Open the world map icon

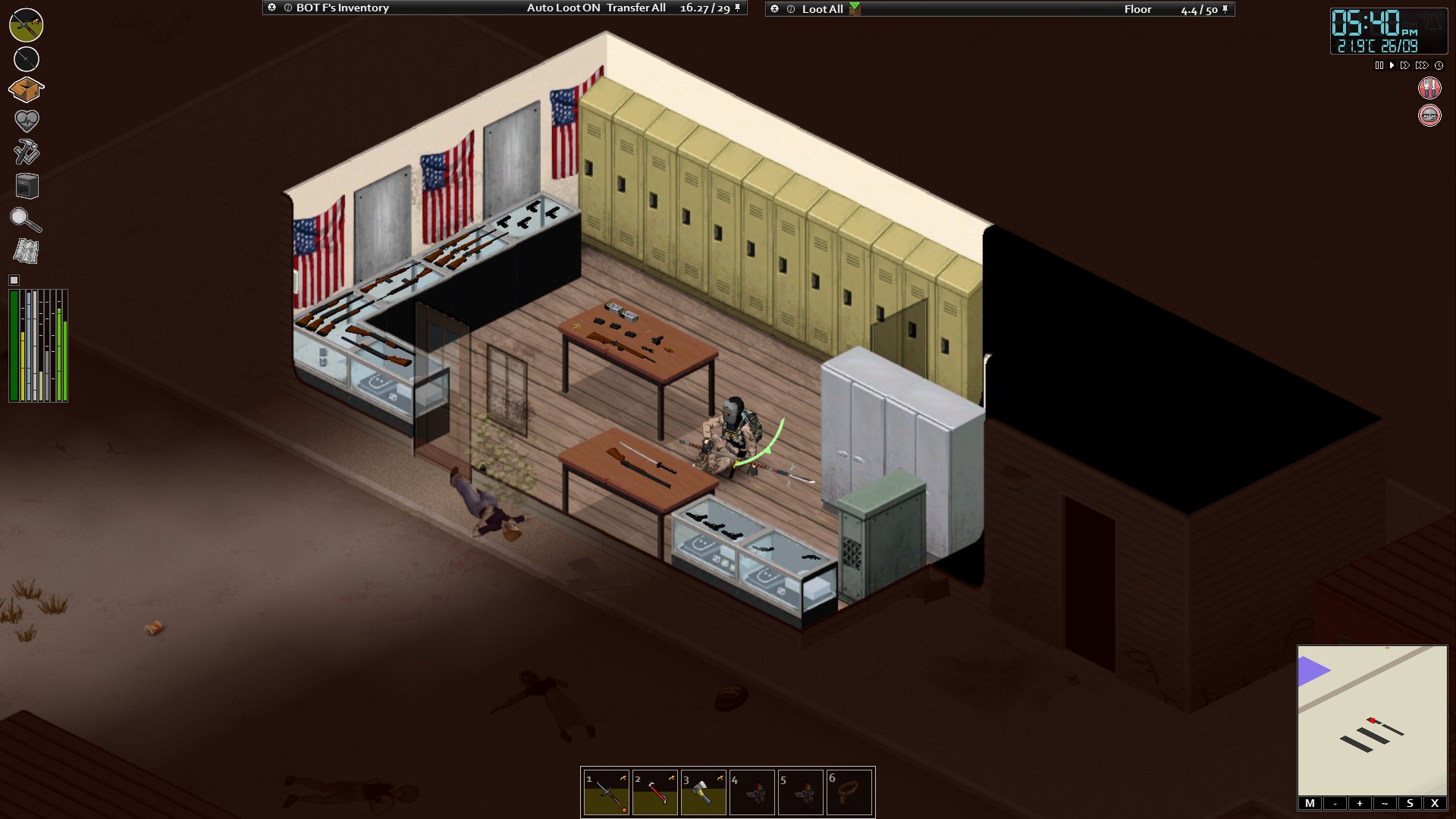(x=25, y=251)
